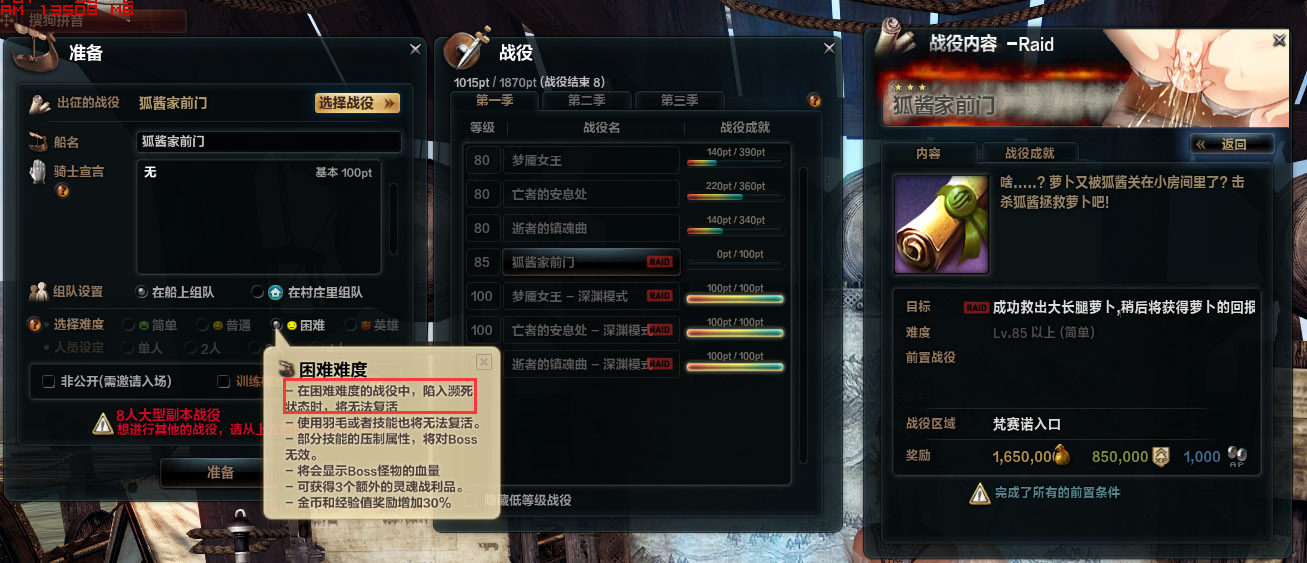Click the 选择战役 button

(357, 103)
